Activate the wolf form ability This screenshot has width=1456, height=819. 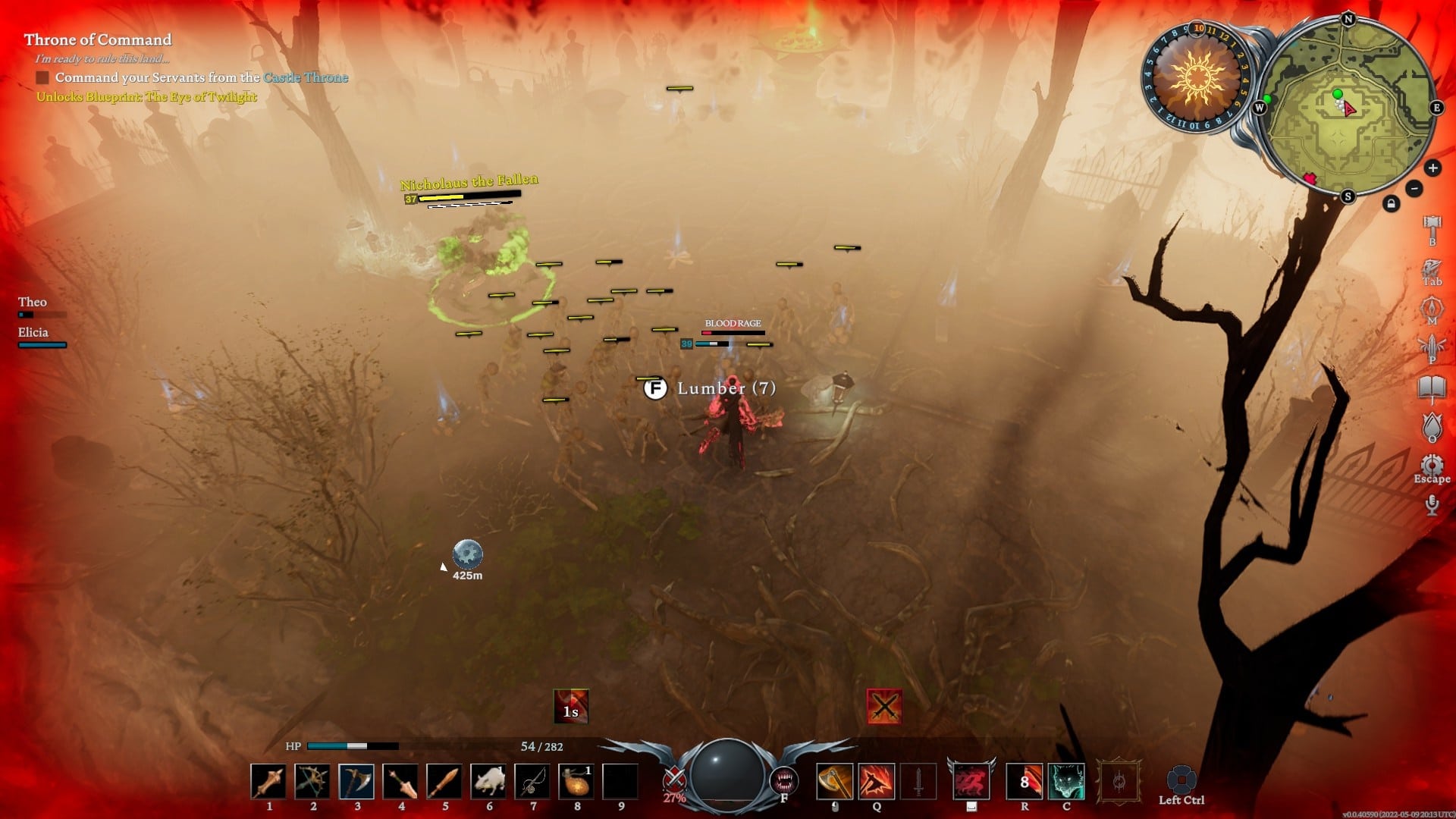tap(1066, 782)
